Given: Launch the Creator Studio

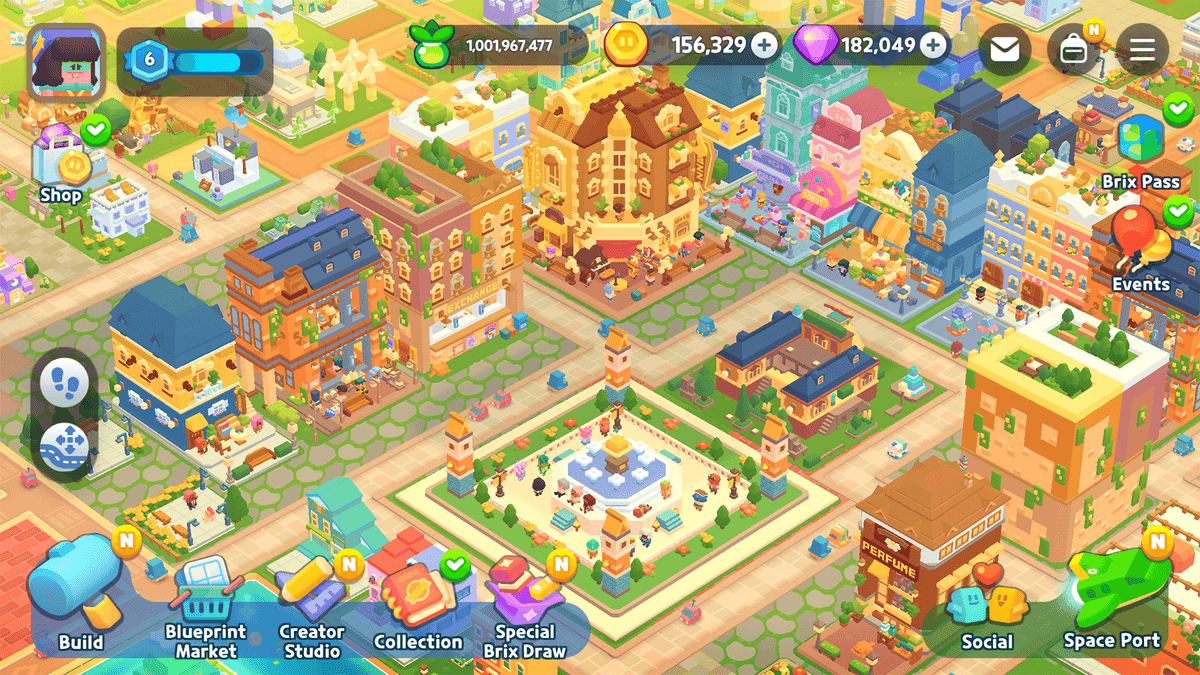Looking at the screenshot, I should [x=311, y=605].
